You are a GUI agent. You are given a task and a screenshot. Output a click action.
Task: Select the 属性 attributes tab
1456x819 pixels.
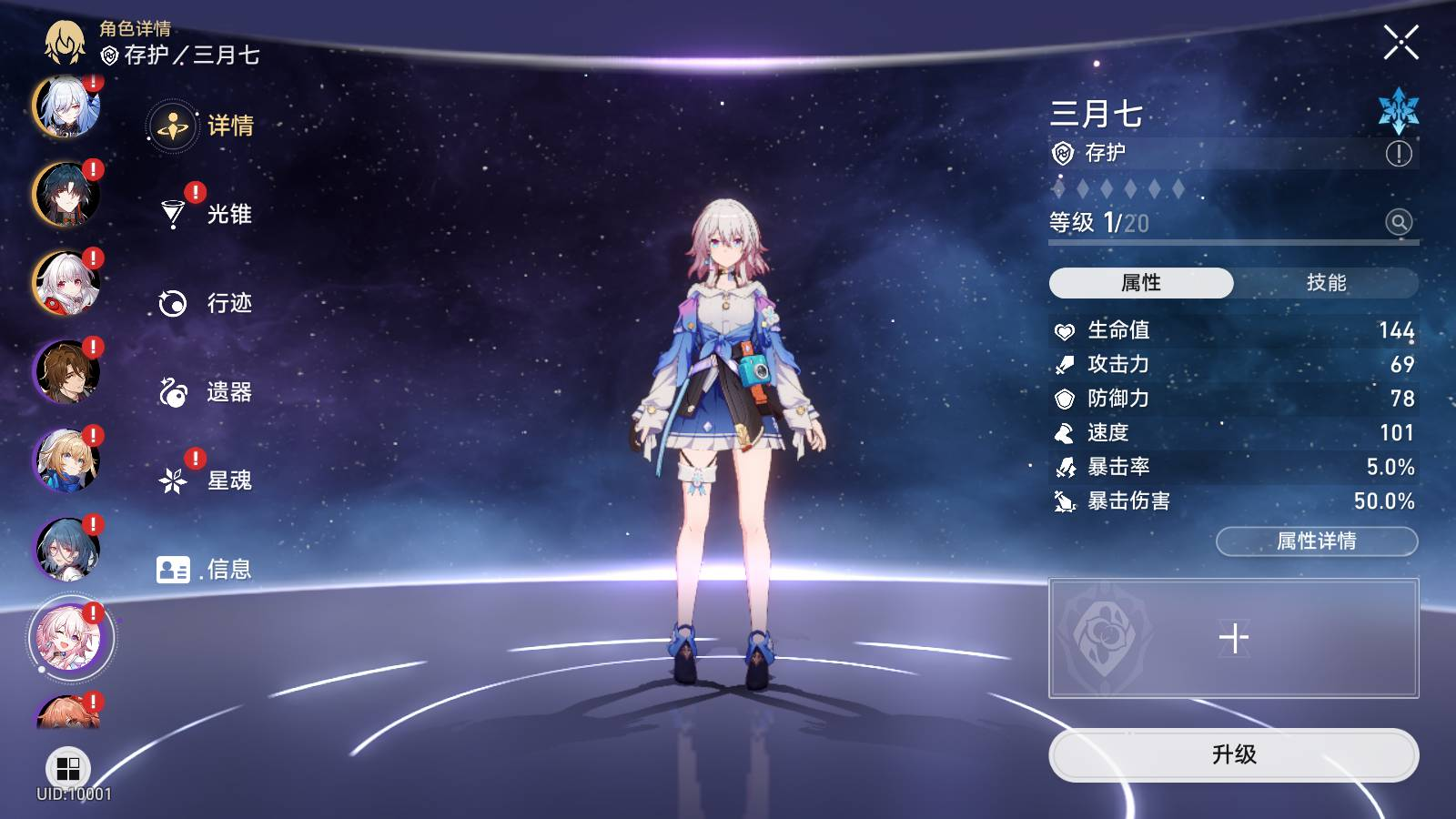point(1141,283)
